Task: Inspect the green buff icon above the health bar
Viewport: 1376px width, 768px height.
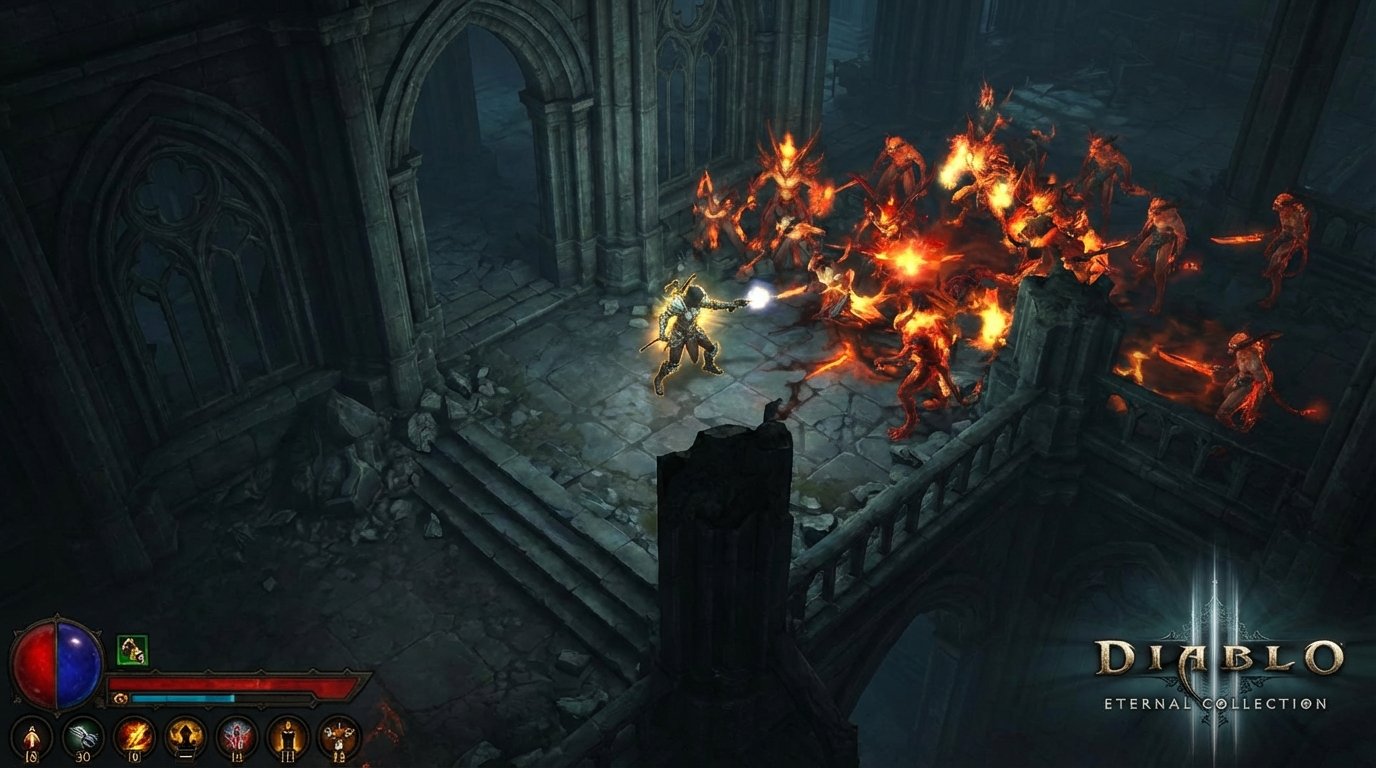Action: click(131, 650)
